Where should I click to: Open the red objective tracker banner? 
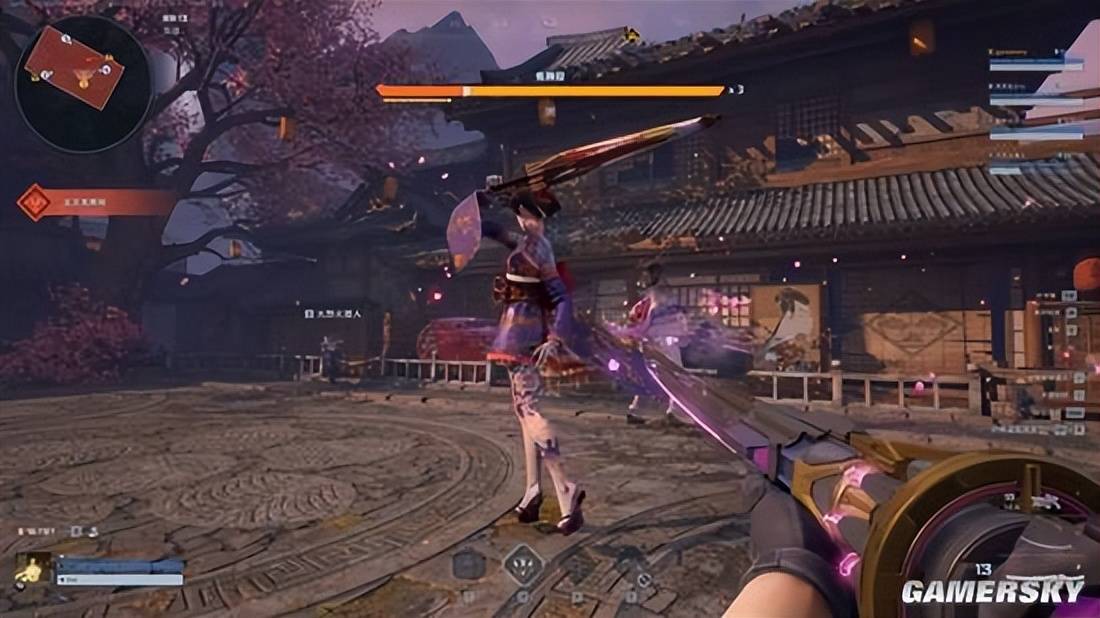click(95, 202)
